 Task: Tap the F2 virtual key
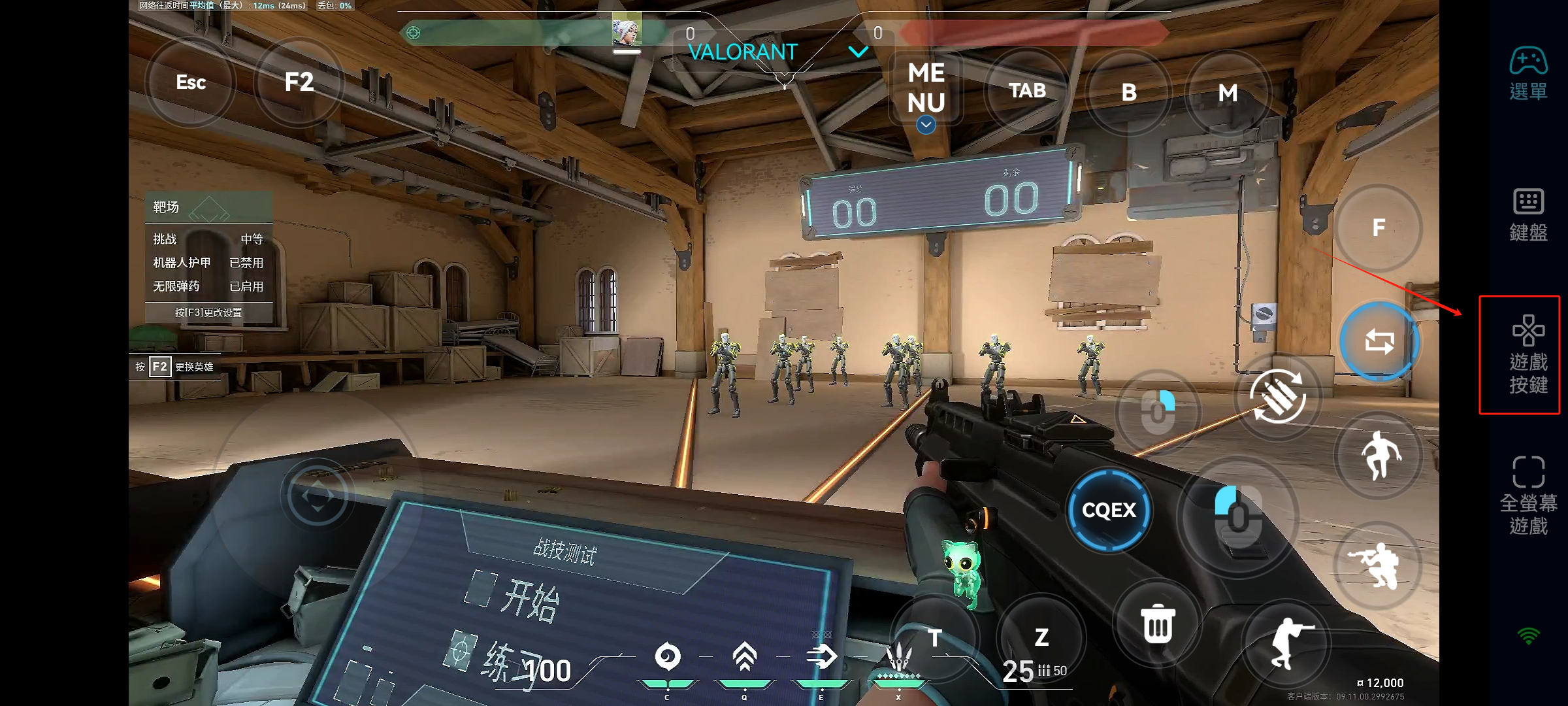299,82
